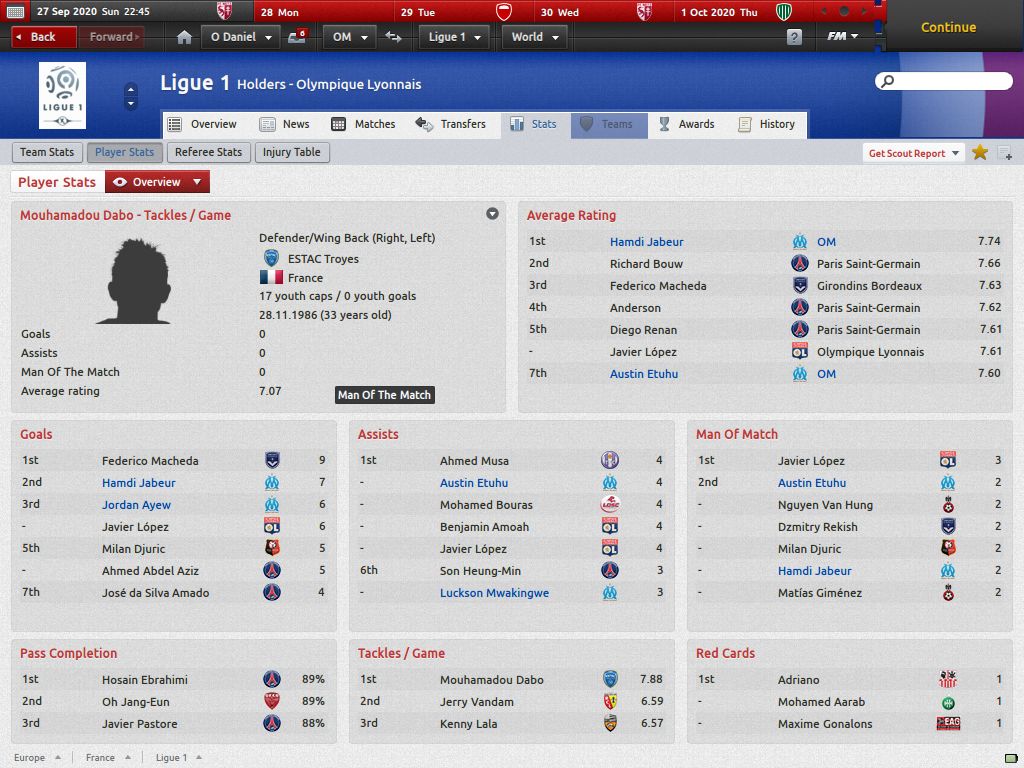Open Referee Stats view
This screenshot has height=768, width=1024.
coord(208,152)
